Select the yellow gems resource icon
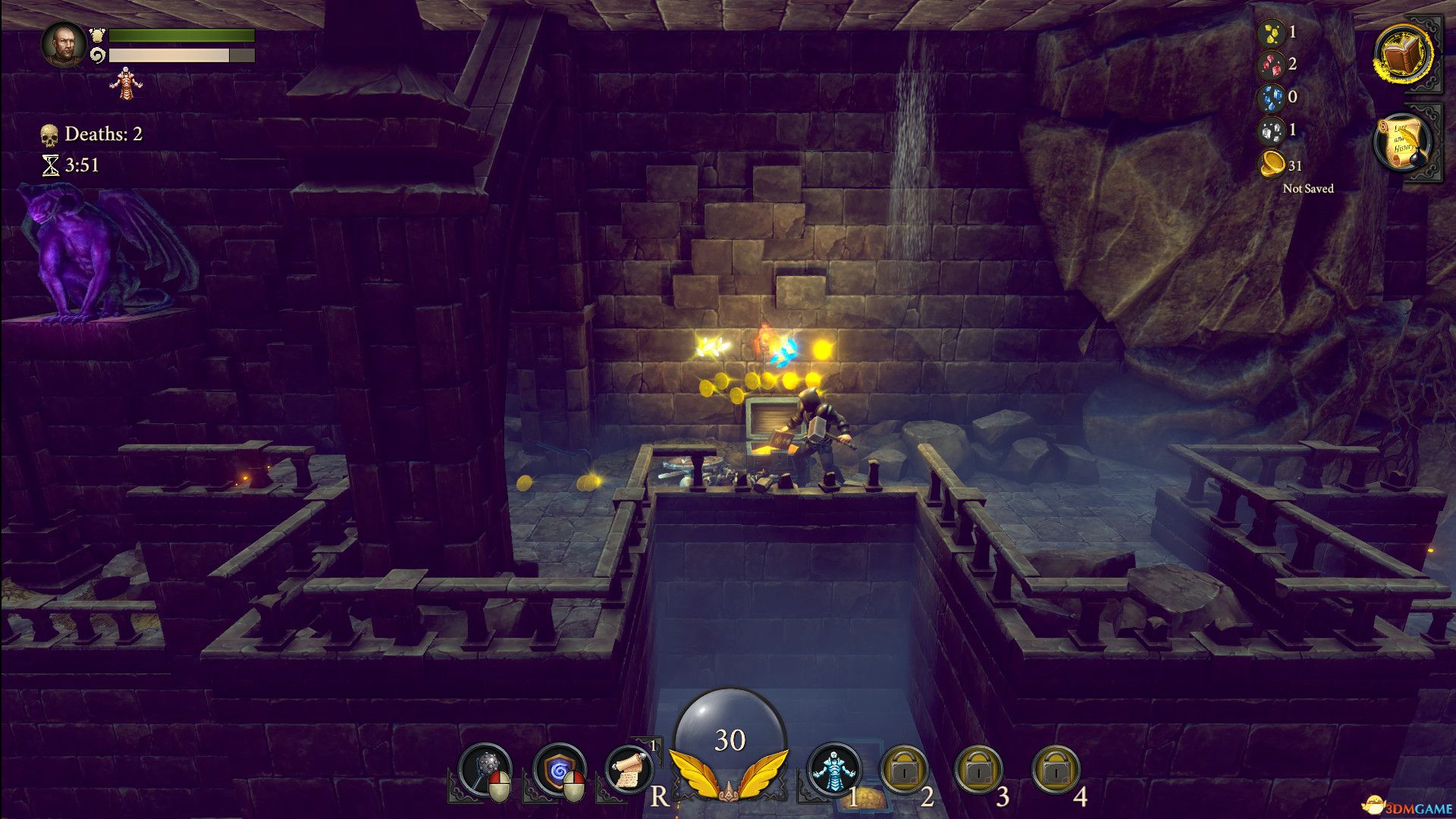The height and width of the screenshot is (819, 1456). pyautogui.click(x=1271, y=33)
